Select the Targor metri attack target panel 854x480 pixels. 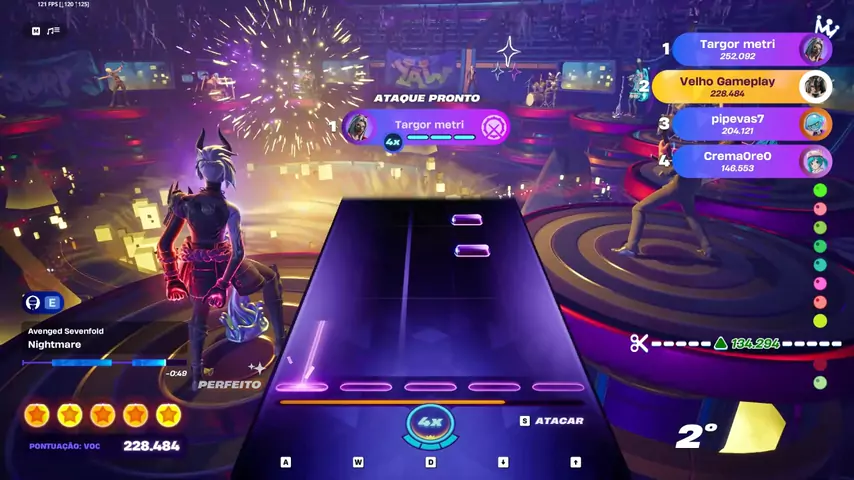(x=428, y=127)
